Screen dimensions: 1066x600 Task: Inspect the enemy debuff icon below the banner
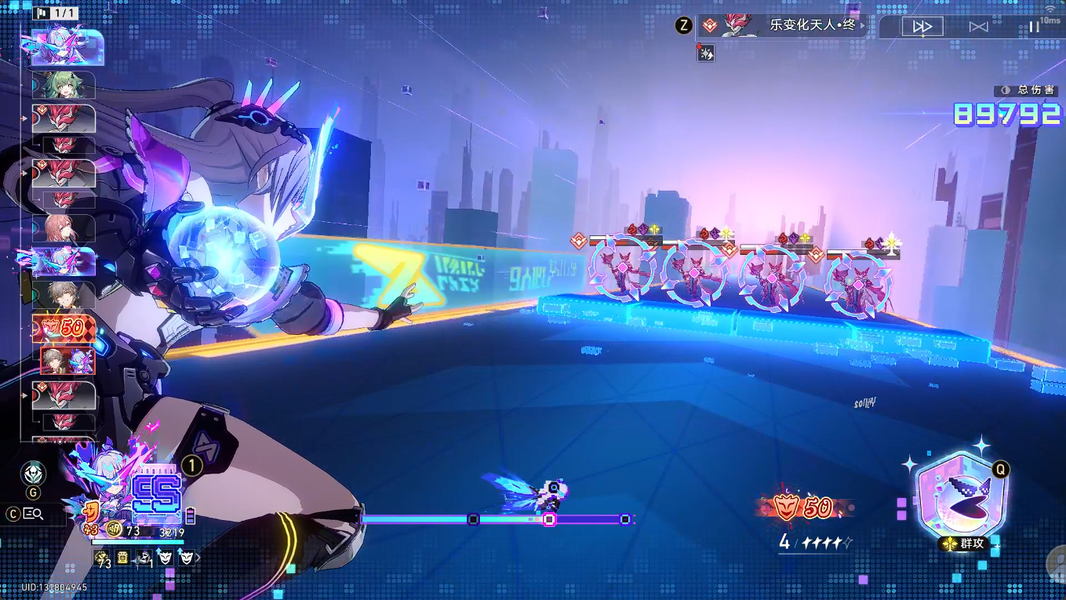[x=706, y=53]
